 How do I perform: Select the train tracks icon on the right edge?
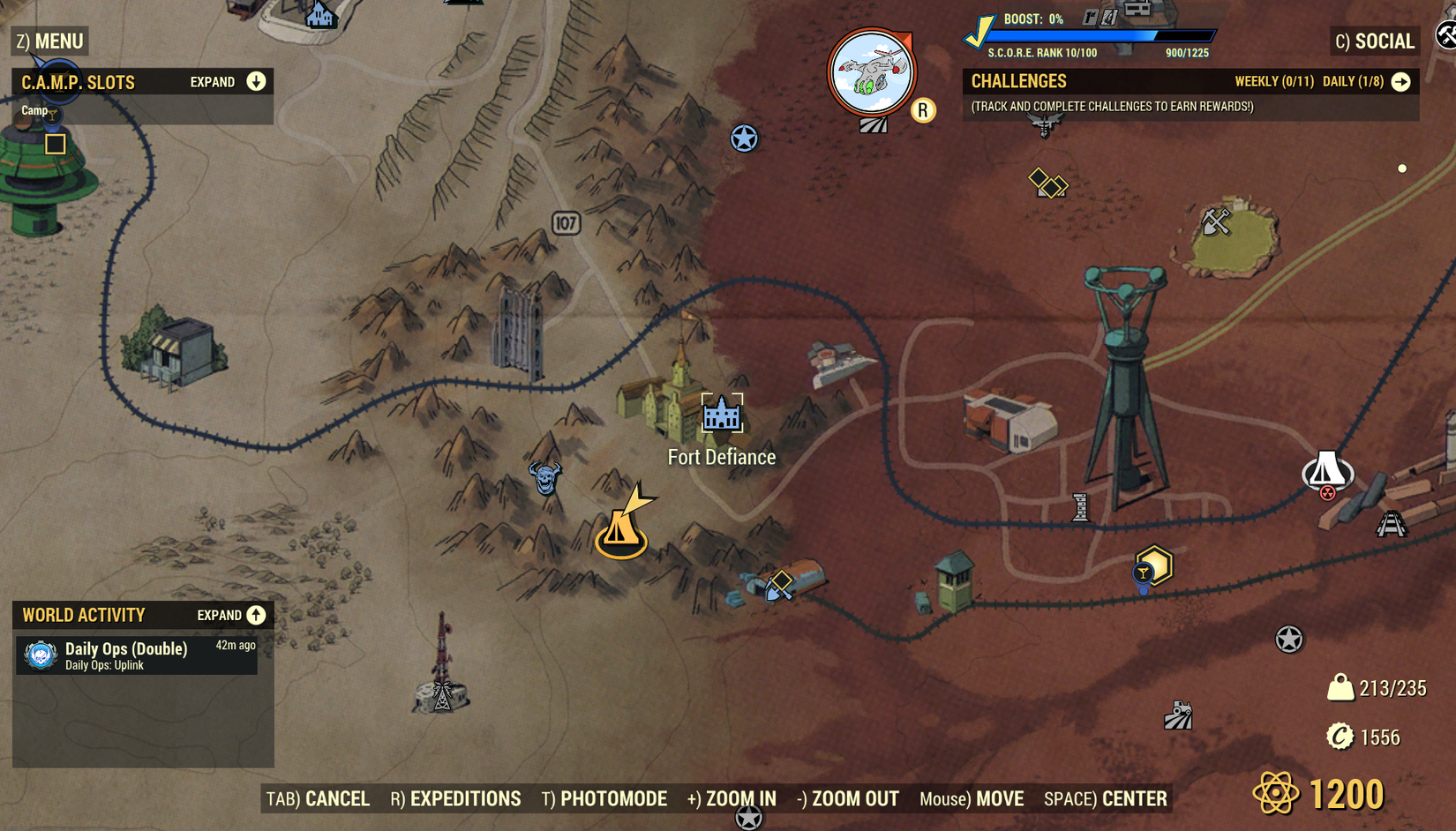point(1392,523)
